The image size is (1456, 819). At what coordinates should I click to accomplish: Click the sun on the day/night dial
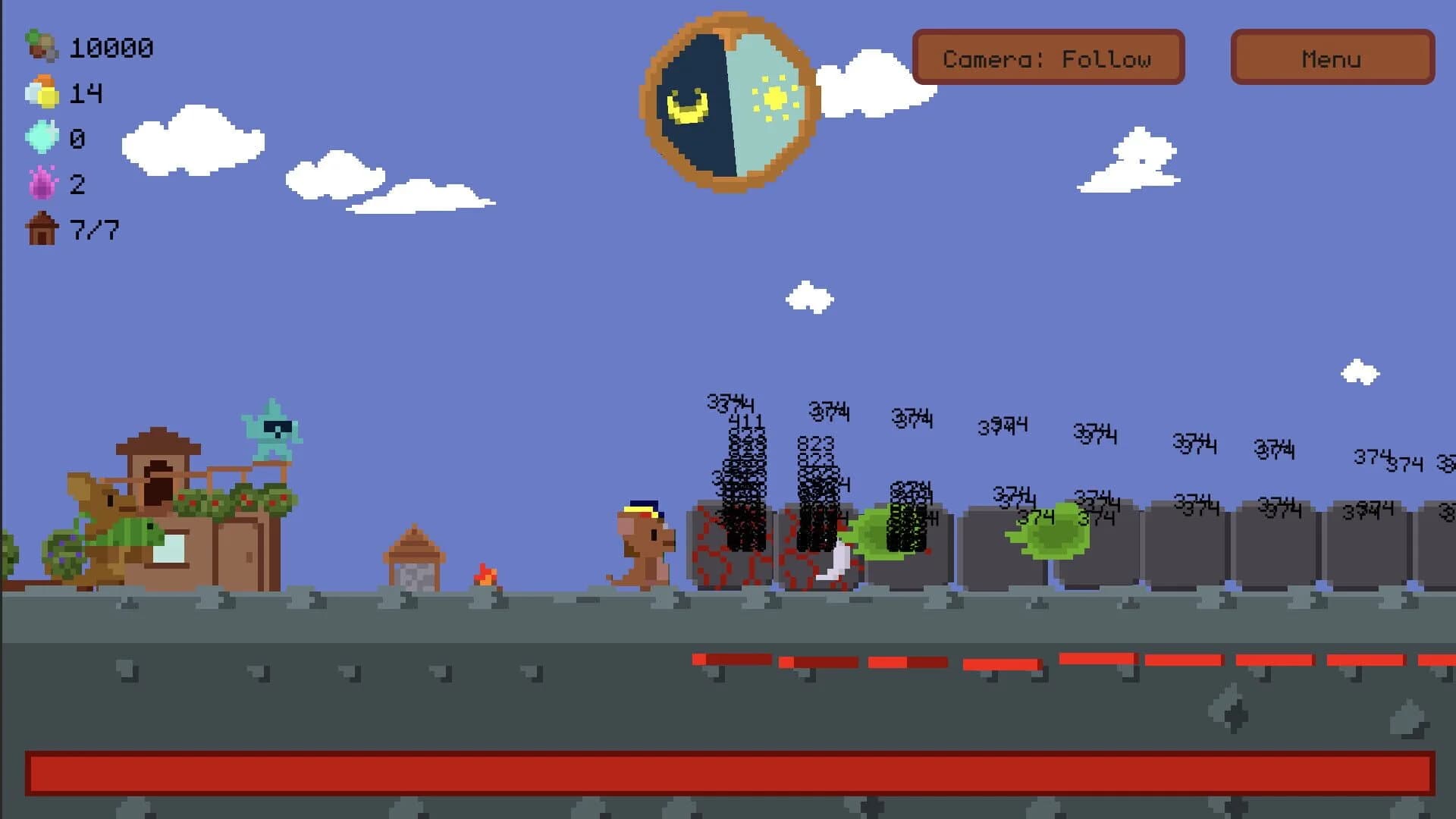775,96
